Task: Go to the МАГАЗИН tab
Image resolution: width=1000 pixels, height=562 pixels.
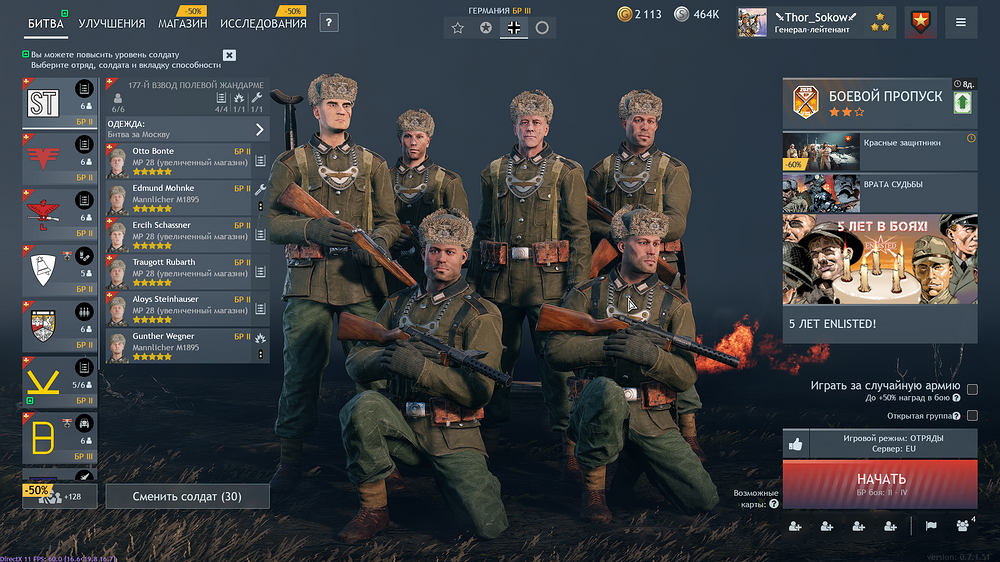Action: 183,23
